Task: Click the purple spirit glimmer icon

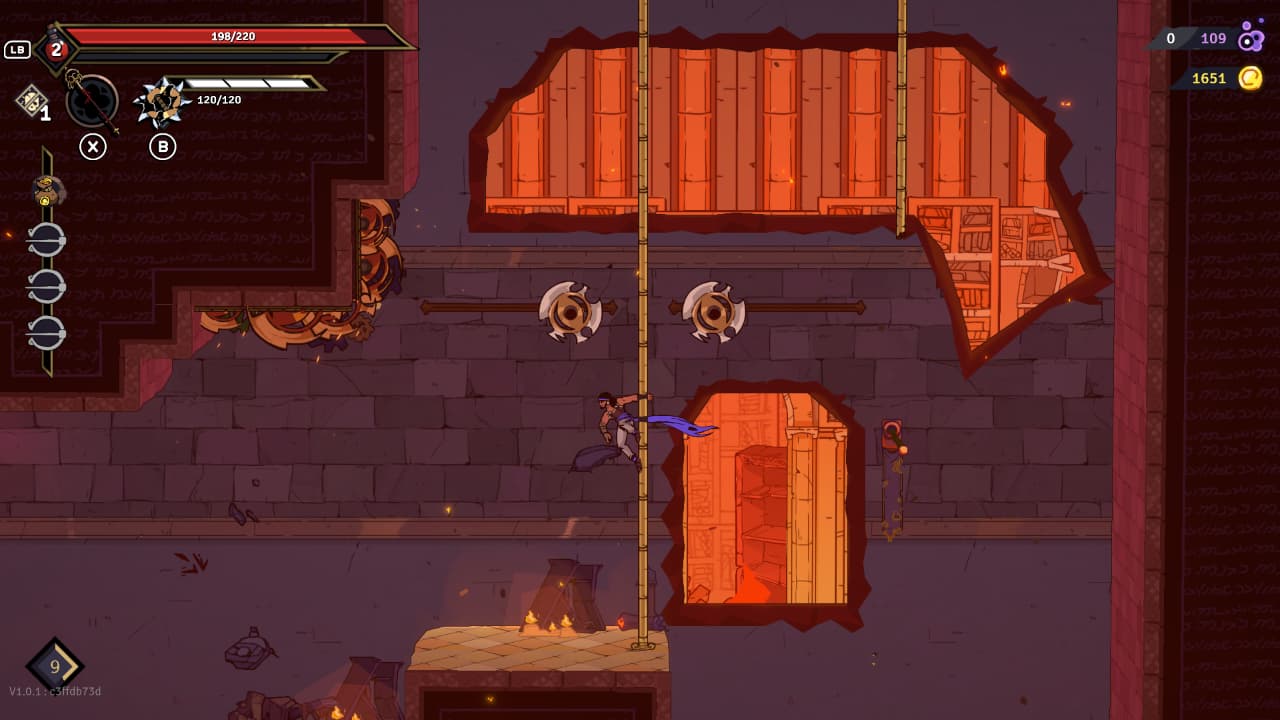Action: [1250, 39]
